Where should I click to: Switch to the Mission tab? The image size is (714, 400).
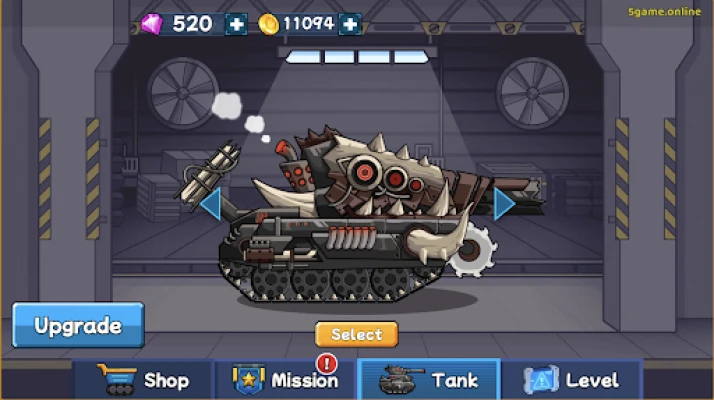click(x=287, y=380)
